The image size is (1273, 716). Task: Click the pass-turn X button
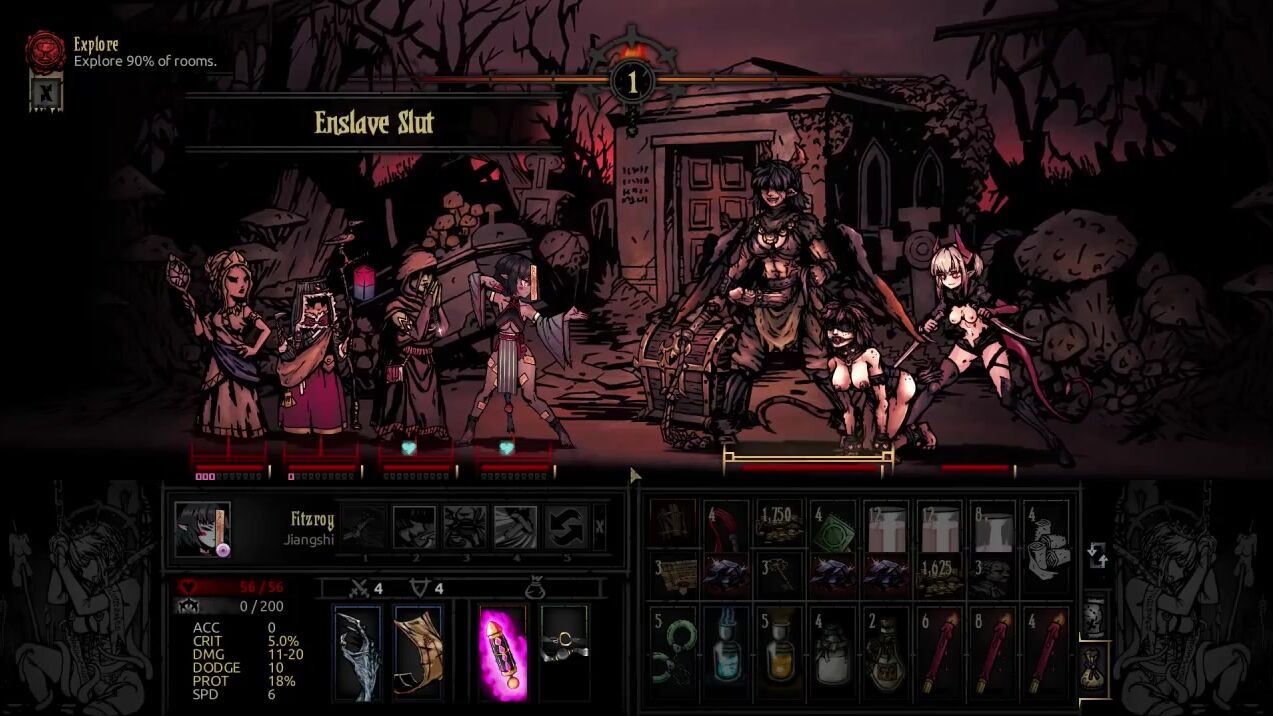point(599,526)
